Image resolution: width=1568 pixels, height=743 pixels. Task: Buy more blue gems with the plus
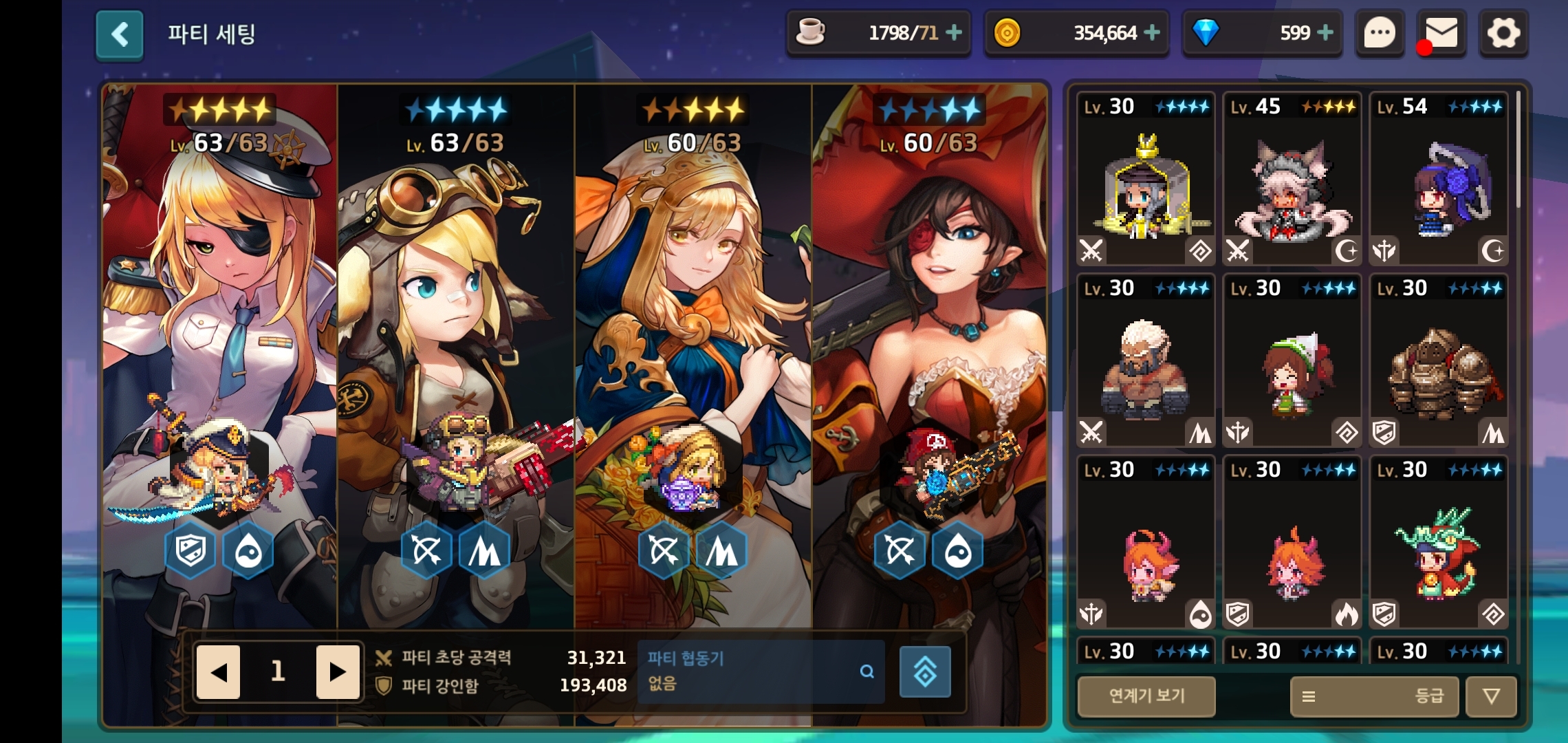(1325, 32)
